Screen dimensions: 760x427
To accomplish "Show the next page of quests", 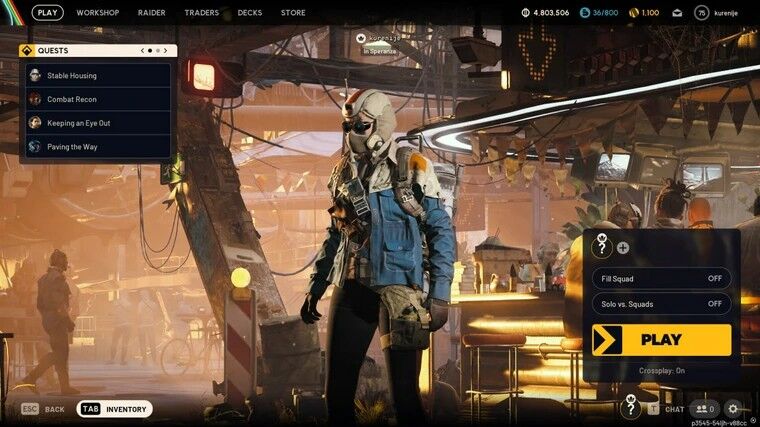I will click(166, 50).
